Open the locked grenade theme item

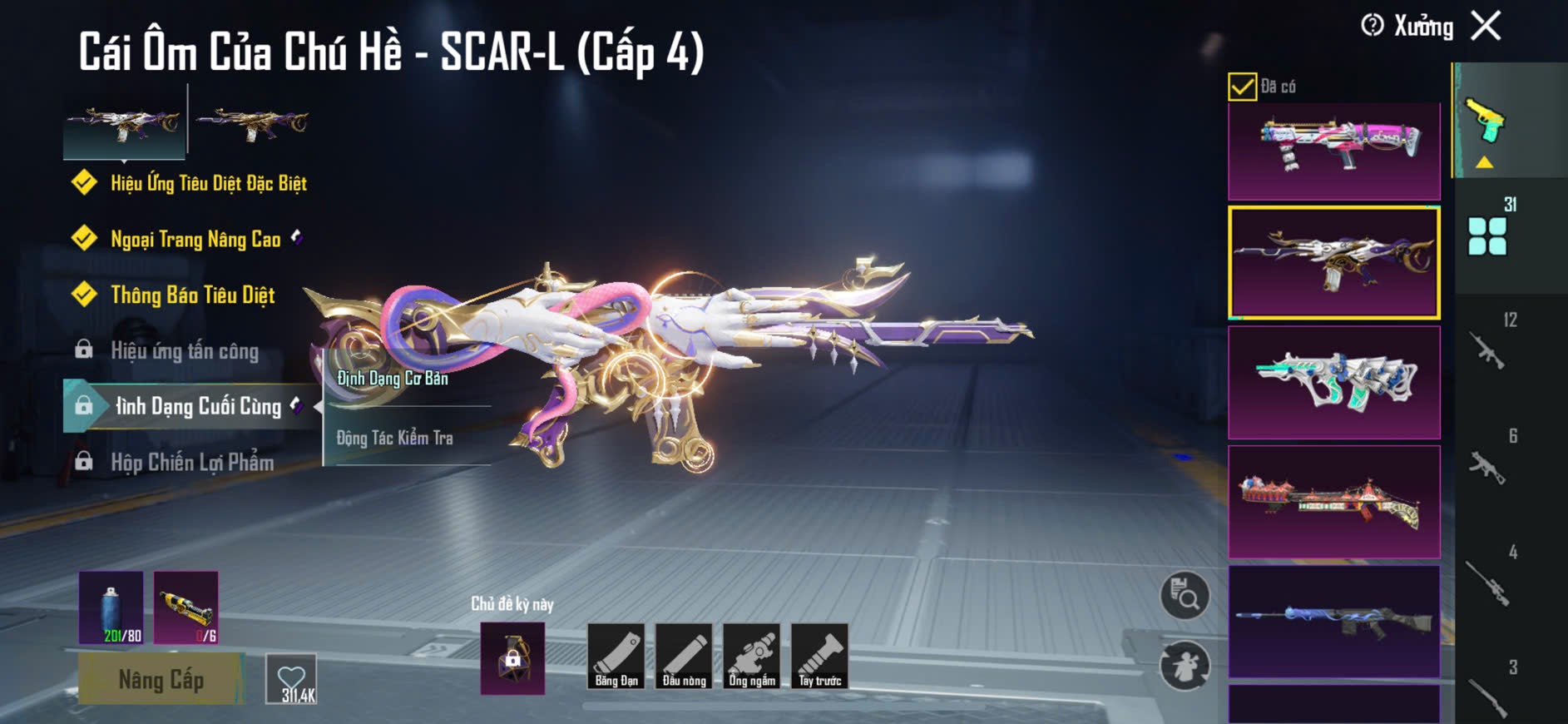click(x=512, y=658)
